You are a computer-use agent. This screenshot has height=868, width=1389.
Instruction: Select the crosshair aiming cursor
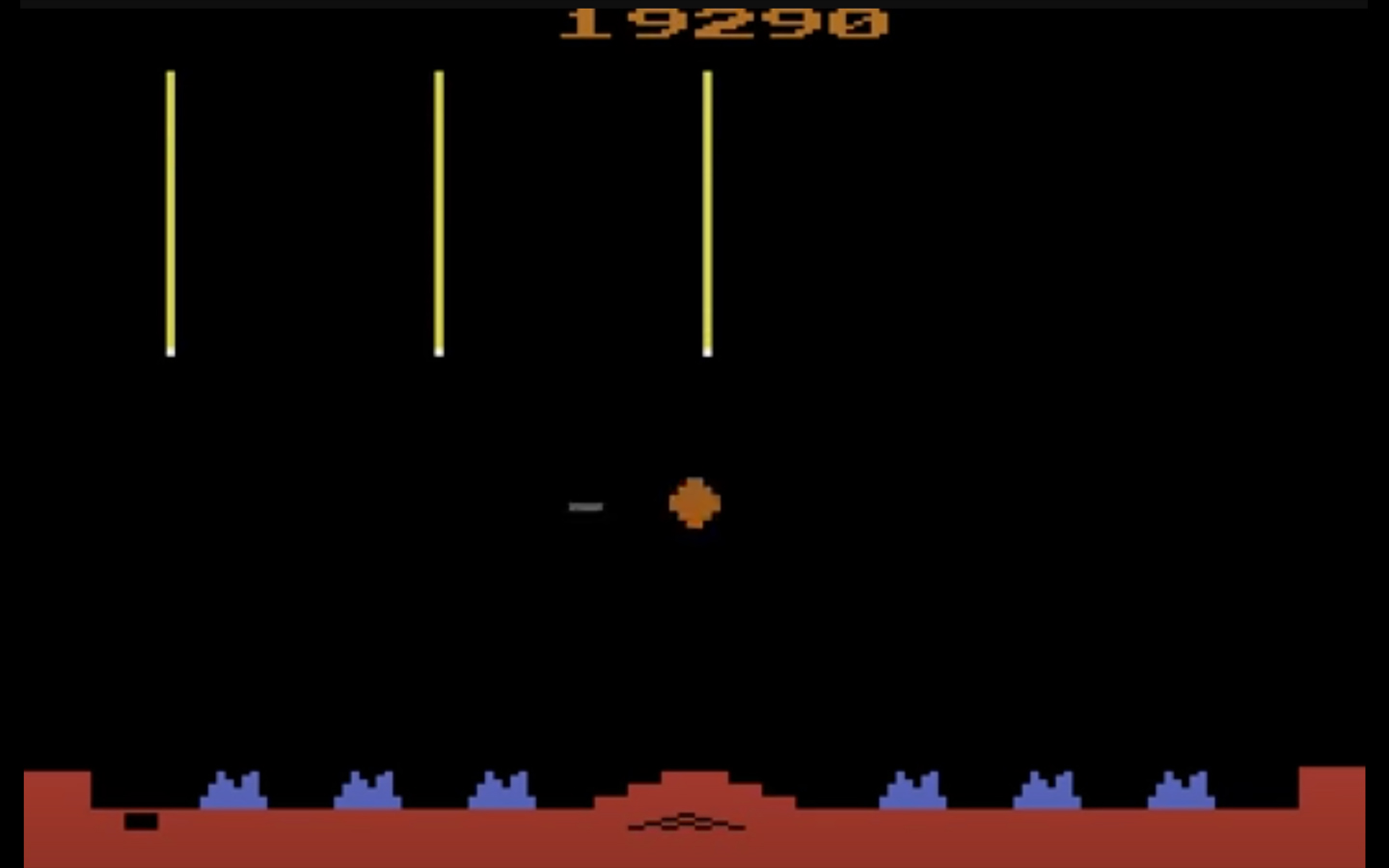click(x=586, y=505)
